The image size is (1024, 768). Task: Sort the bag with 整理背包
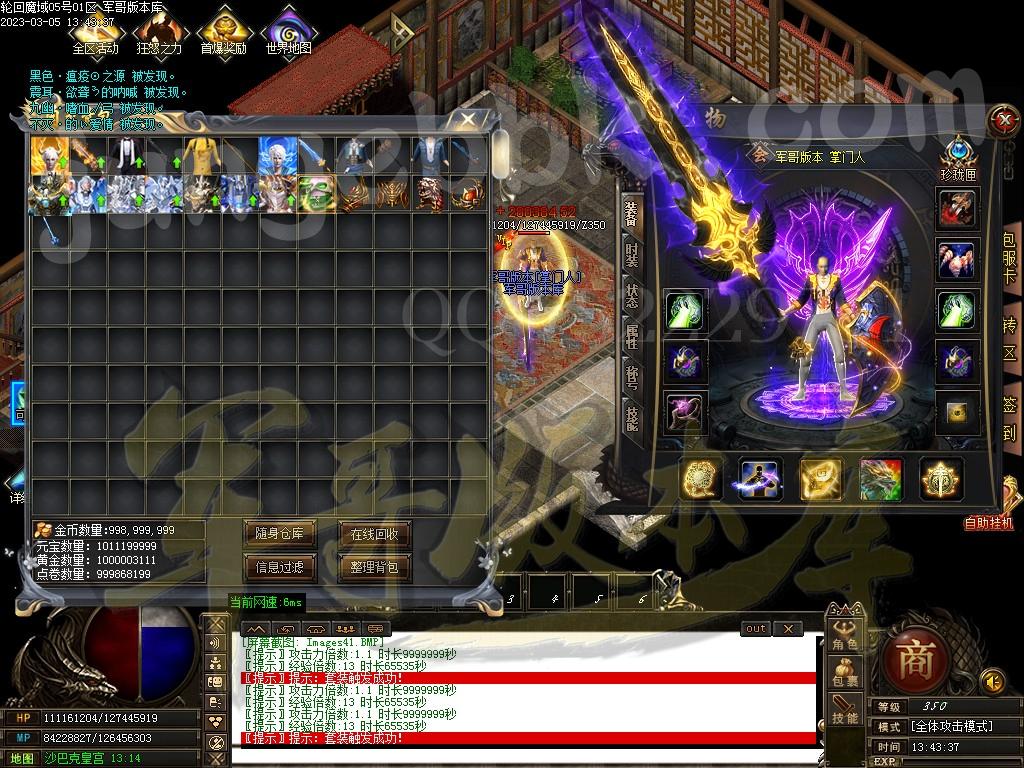click(x=374, y=567)
